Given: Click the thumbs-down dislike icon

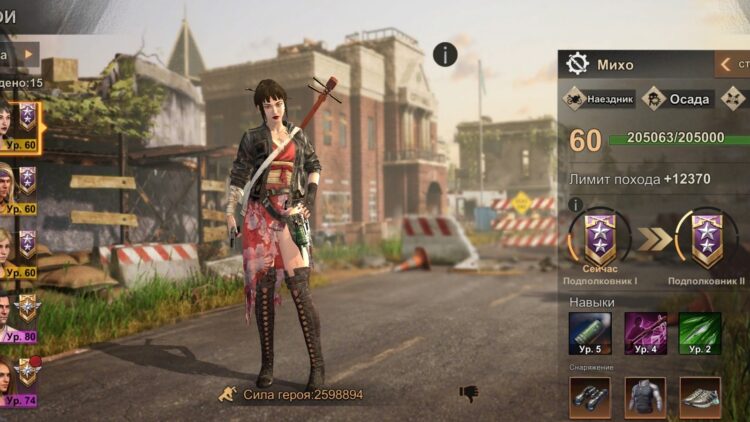Looking at the screenshot, I should coord(469,394).
